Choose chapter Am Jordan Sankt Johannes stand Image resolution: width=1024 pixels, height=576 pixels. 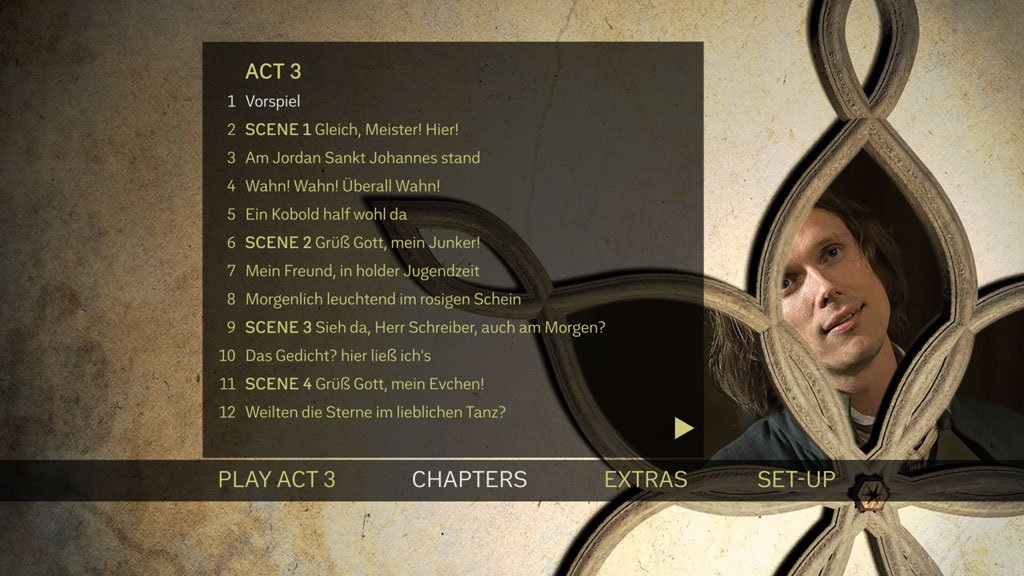[x=362, y=157]
